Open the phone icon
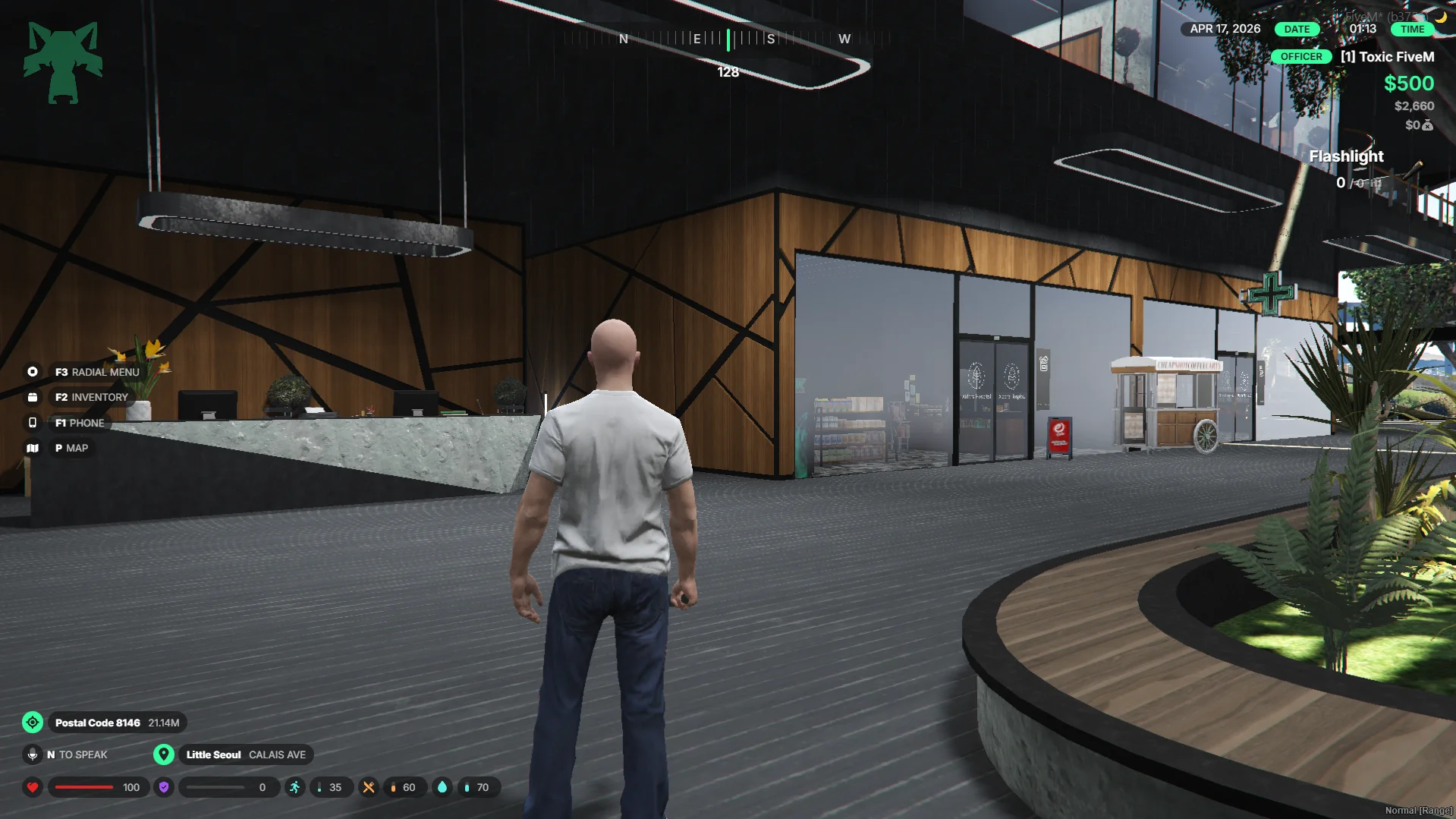Screen dimensions: 1456x819 click(33, 423)
